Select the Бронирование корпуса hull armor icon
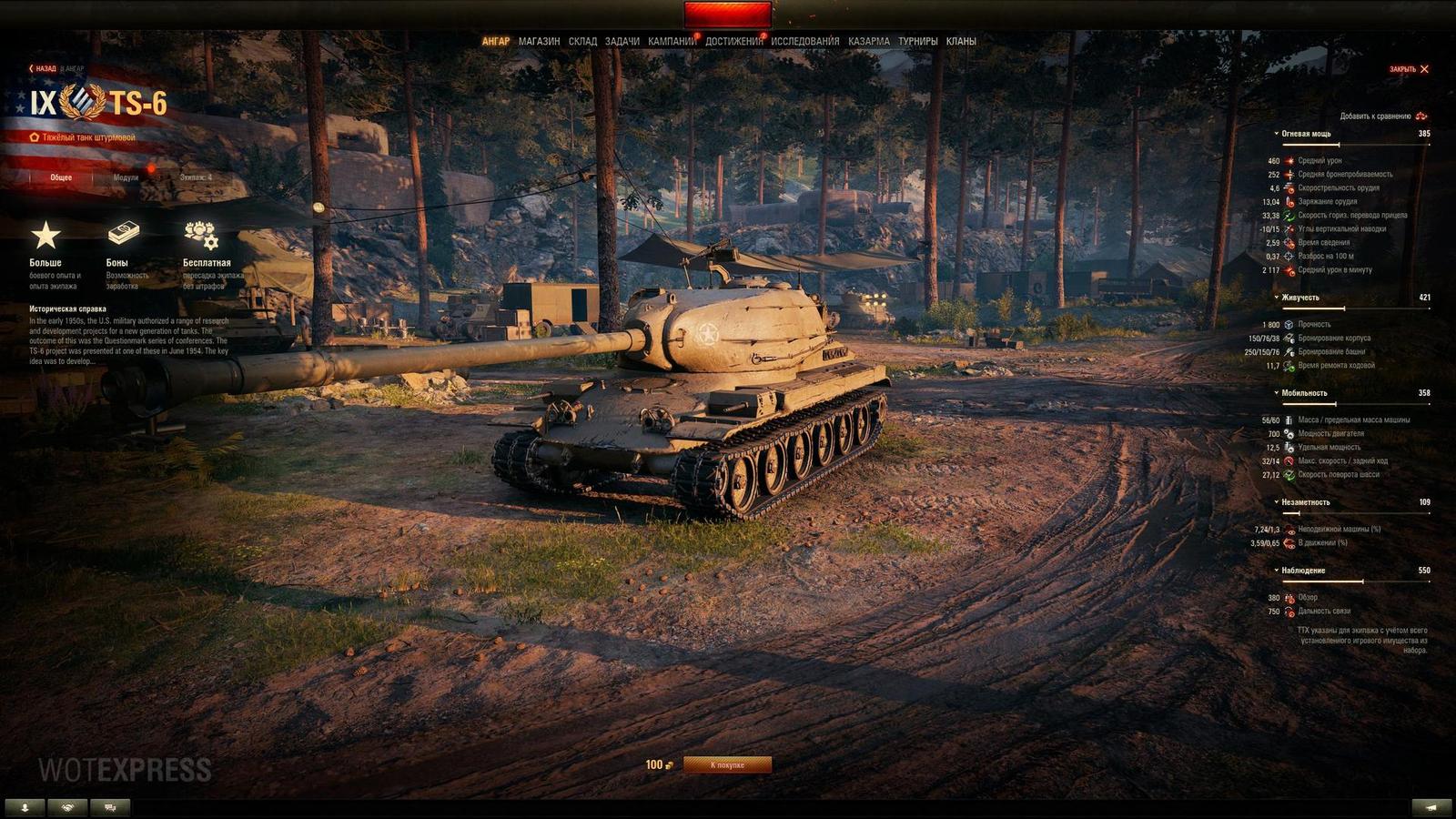This screenshot has width=1456, height=819. (1289, 338)
